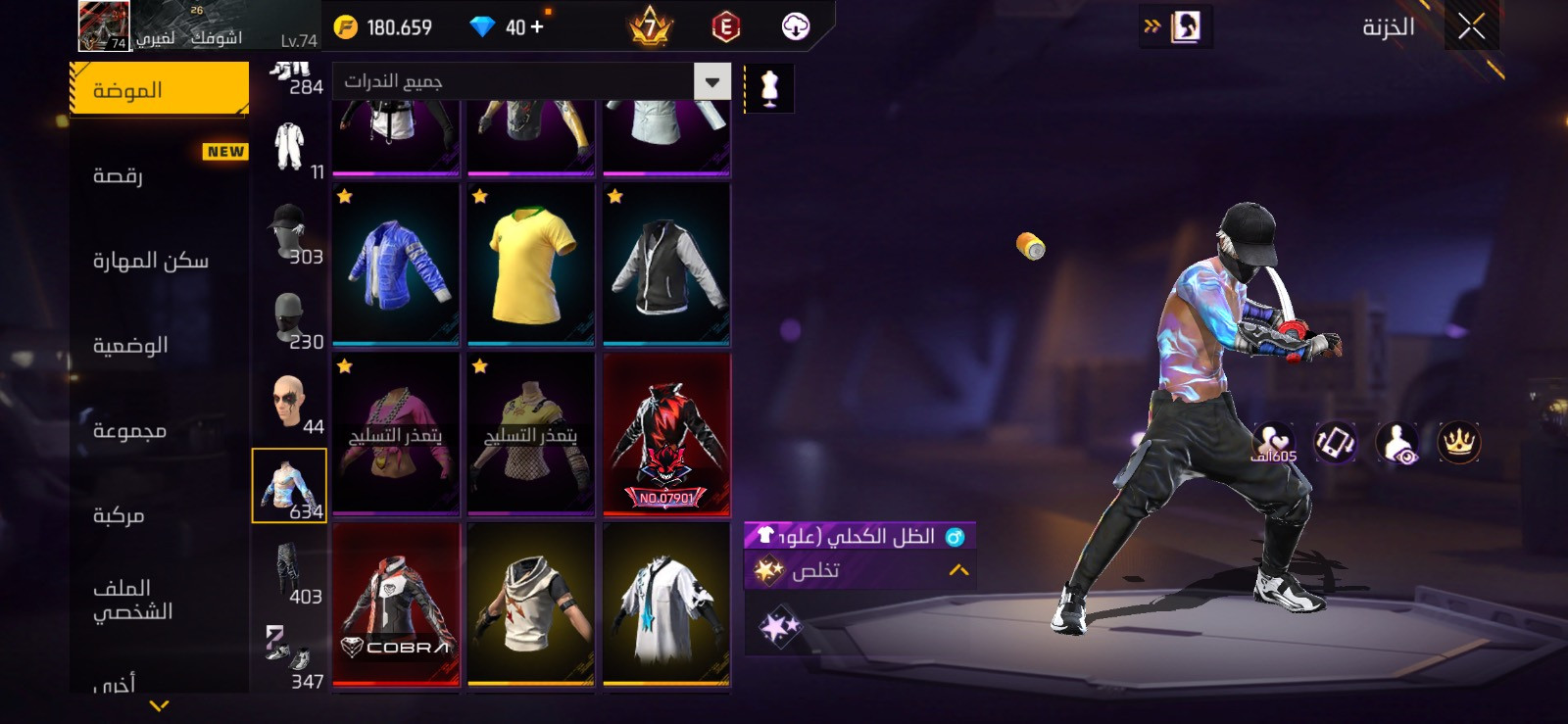Screen dimensions: 1568x724
Task: Open the جميع الندرات rarity dropdown
Action: tap(532, 81)
